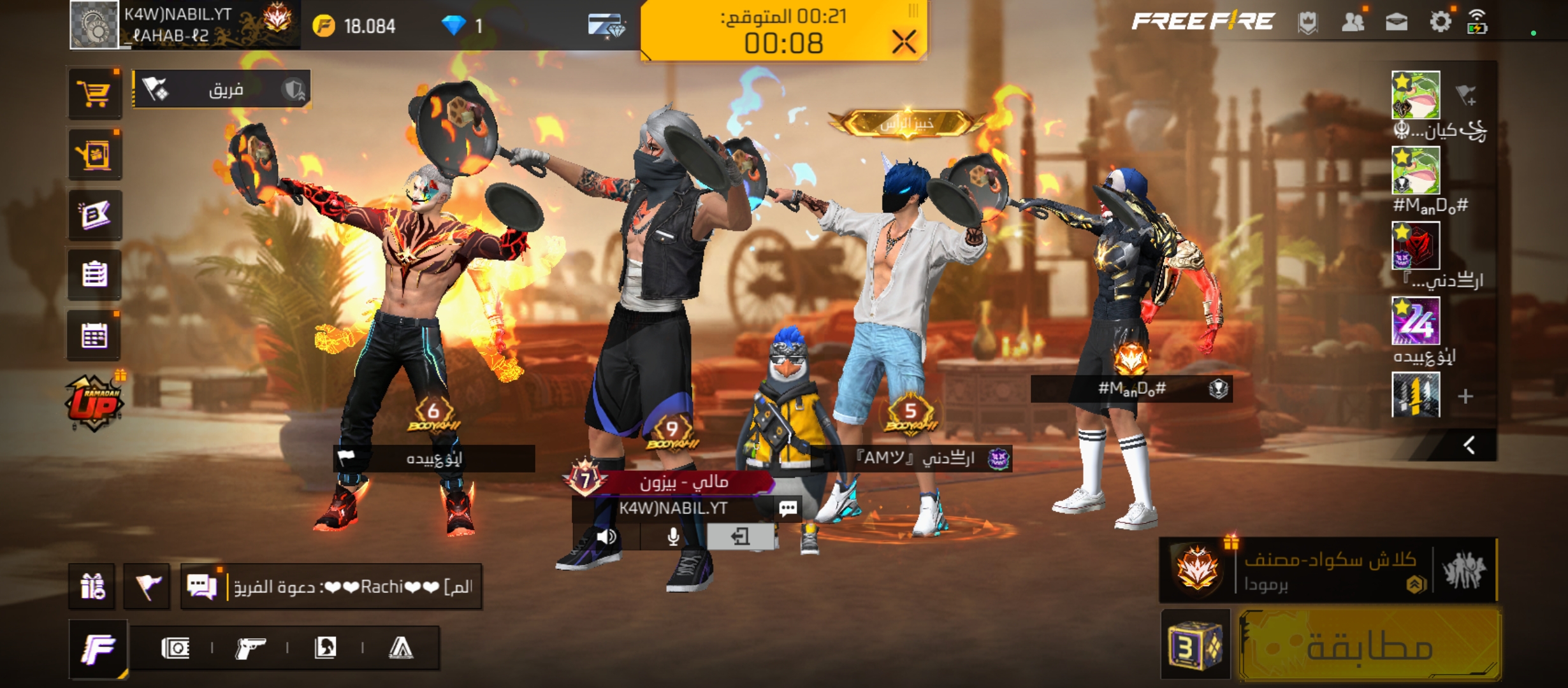Cancel matchmaking with the X button
Screen dimensions: 1568x688
[x=904, y=43]
